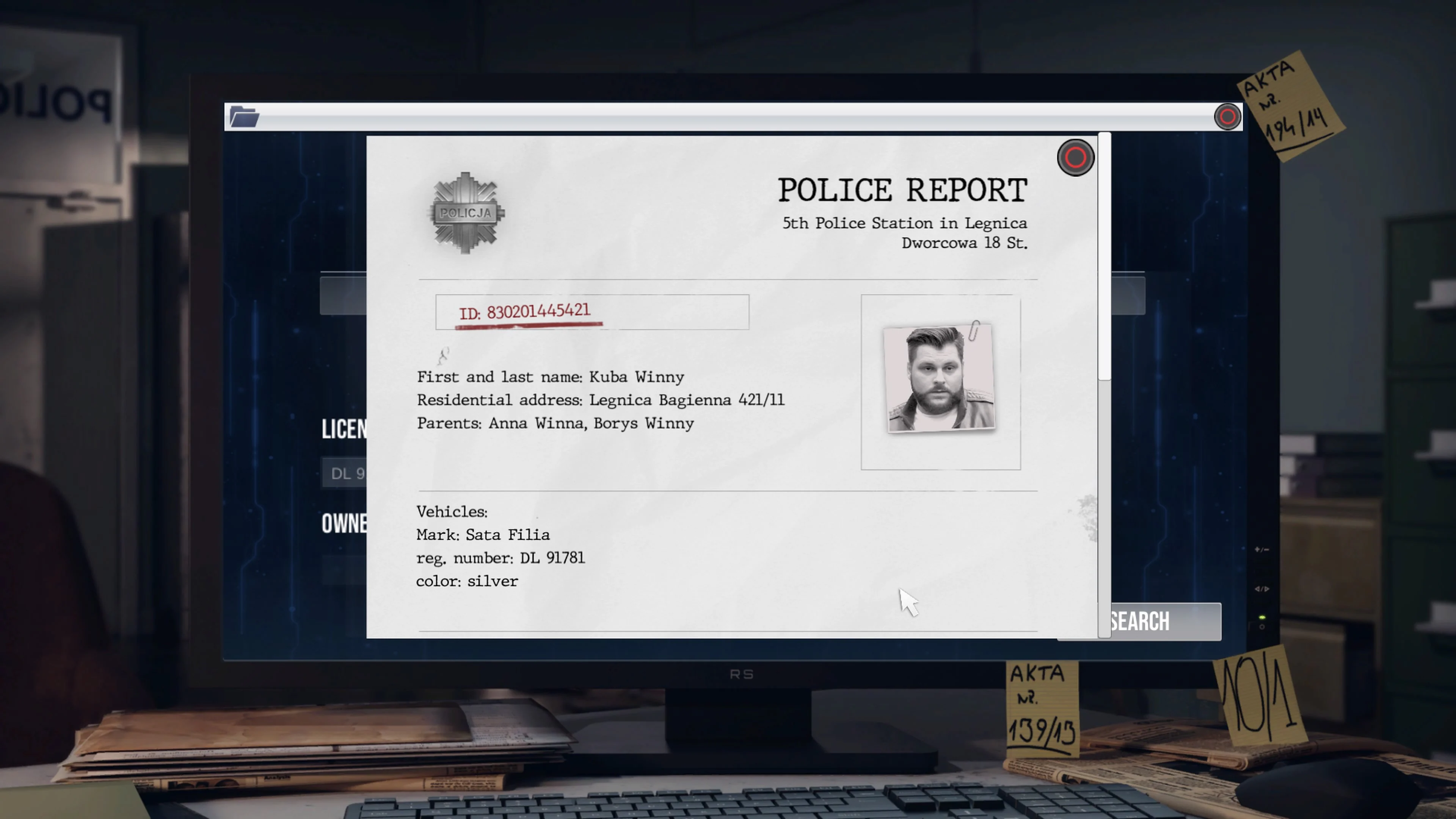Click the green power LED indicator
1456x819 pixels.
click(x=1262, y=618)
